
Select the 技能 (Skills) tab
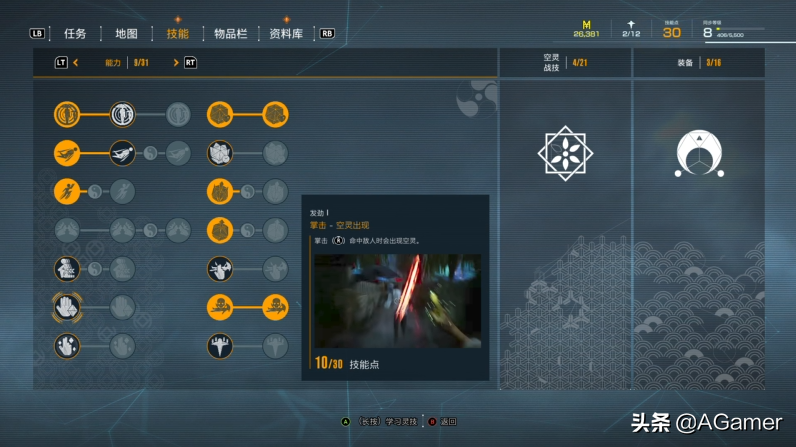[x=177, y=33]
